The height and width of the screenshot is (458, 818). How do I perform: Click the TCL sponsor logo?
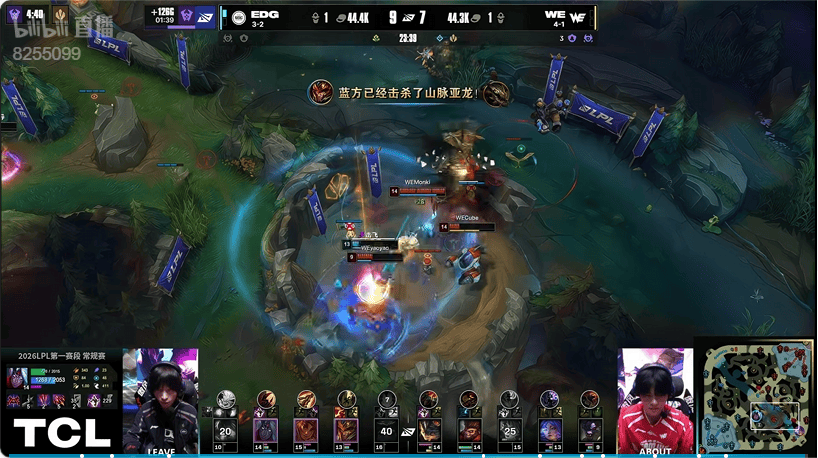point(61,433)
